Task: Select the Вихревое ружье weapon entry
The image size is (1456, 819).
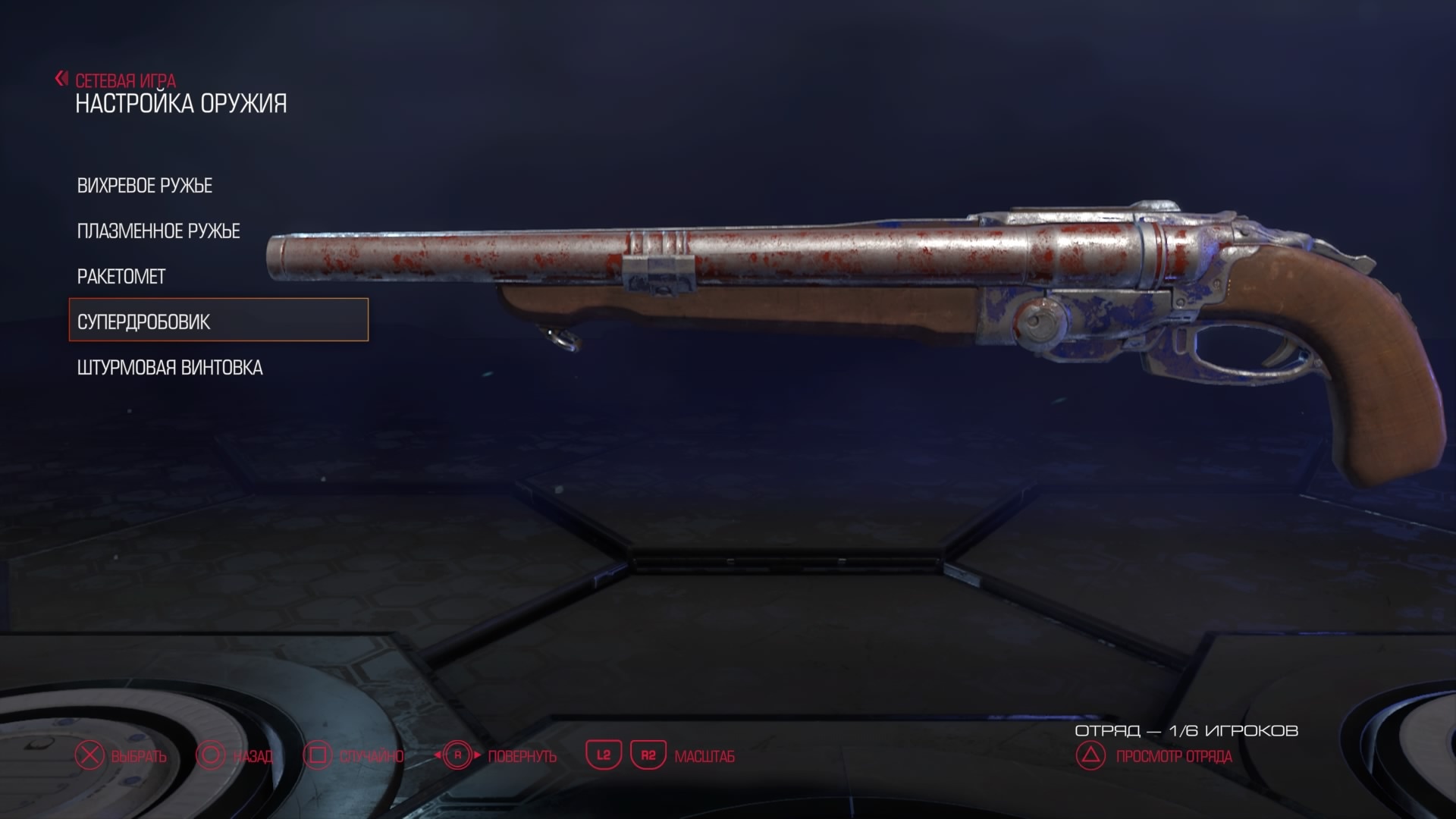Action: (x=145, y=186)
